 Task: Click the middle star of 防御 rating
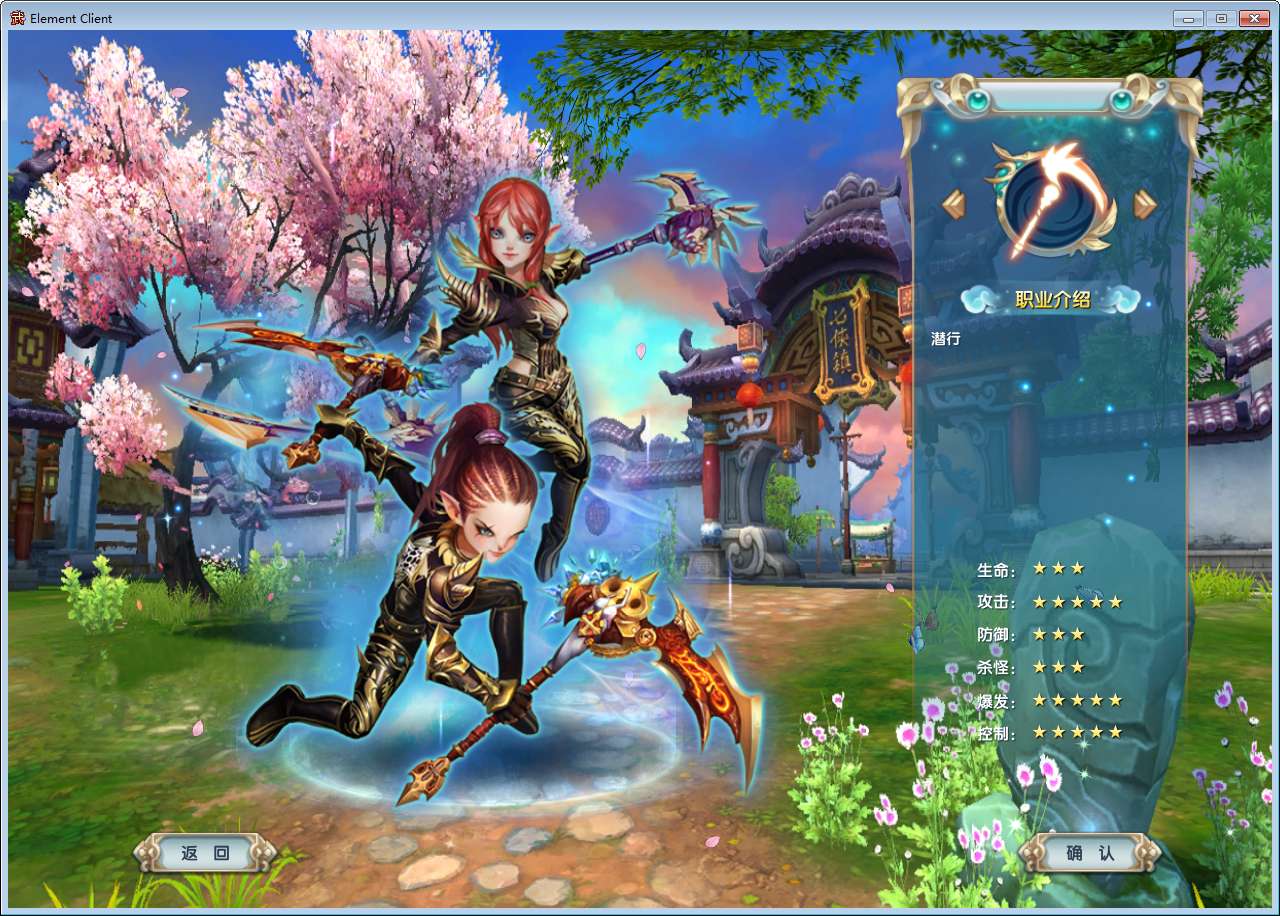point(1060,634)
